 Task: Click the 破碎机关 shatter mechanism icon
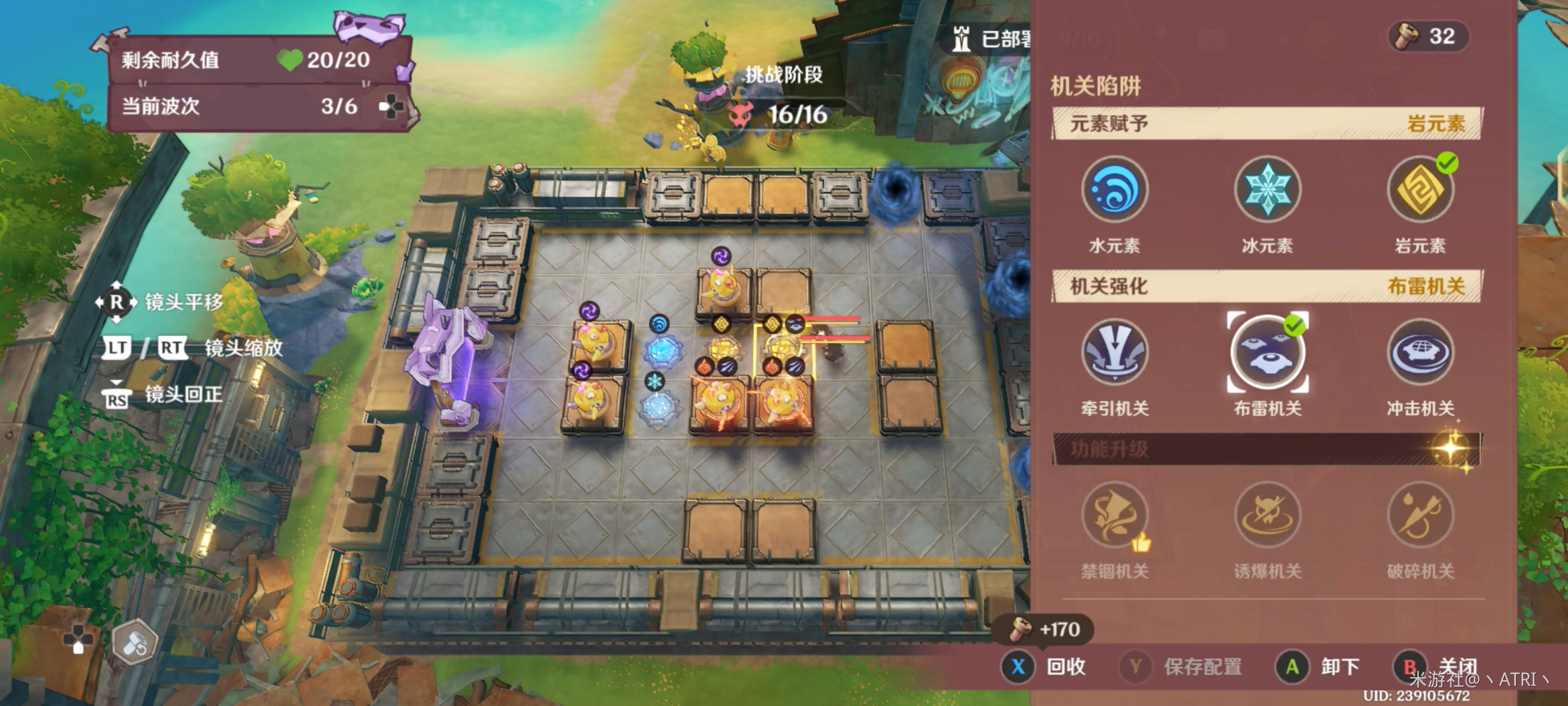coord(1420,516)
